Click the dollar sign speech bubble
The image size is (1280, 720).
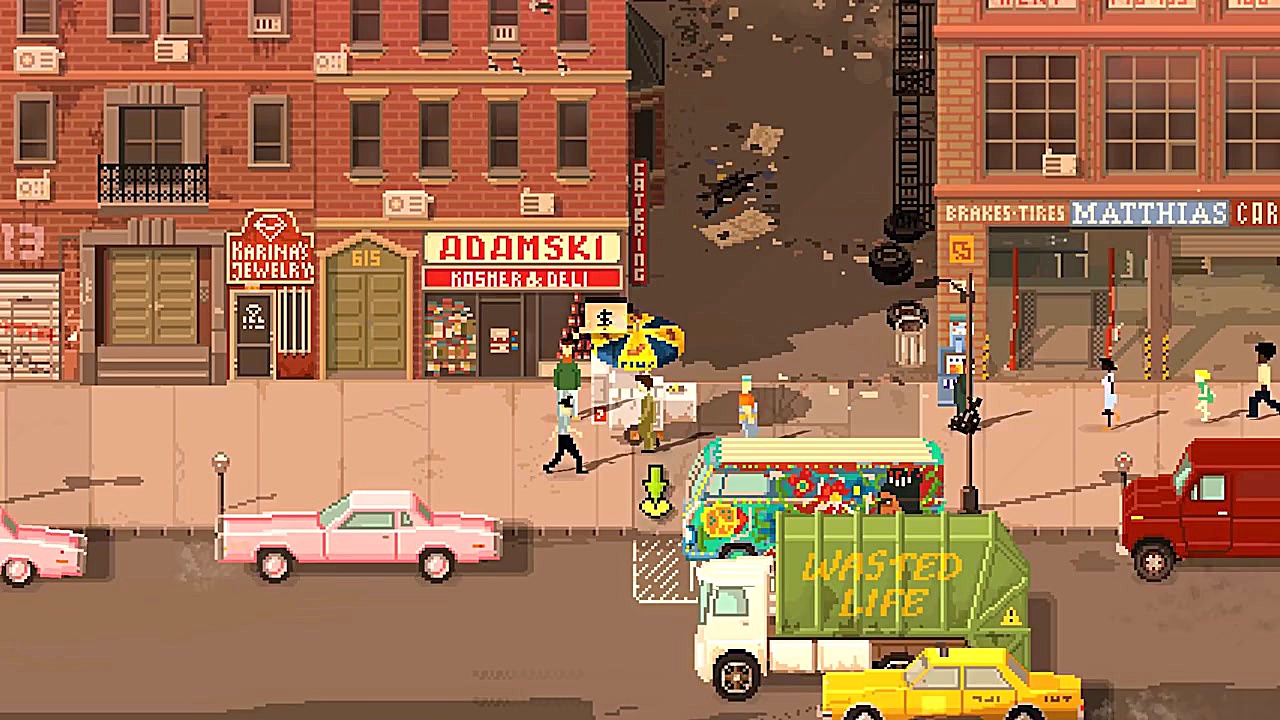coord(604,319)
